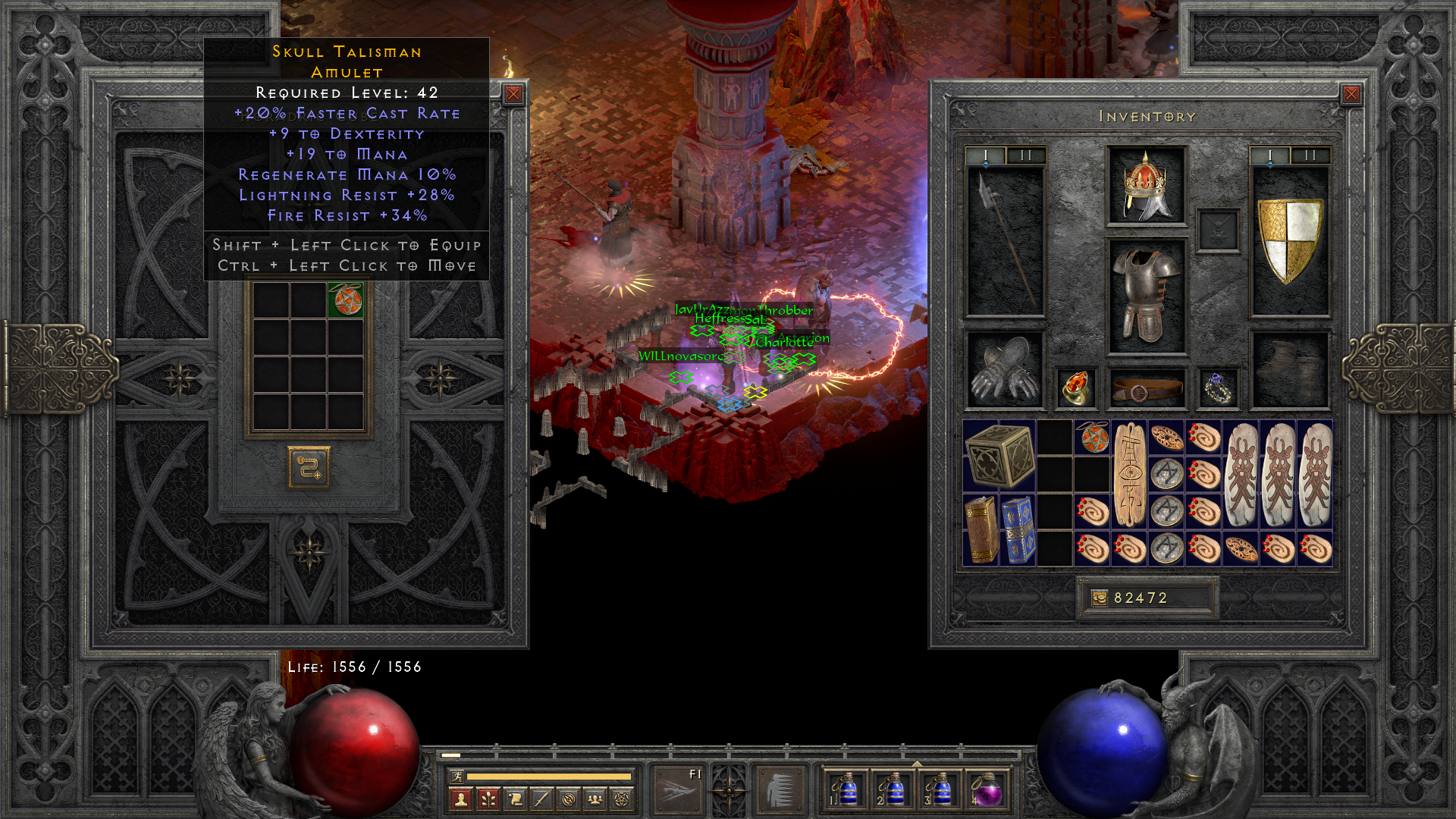The height and width of the screenshot is (819, 1456).
Task: Switch to weapon set II above the spear
Action: (1026, 155)
